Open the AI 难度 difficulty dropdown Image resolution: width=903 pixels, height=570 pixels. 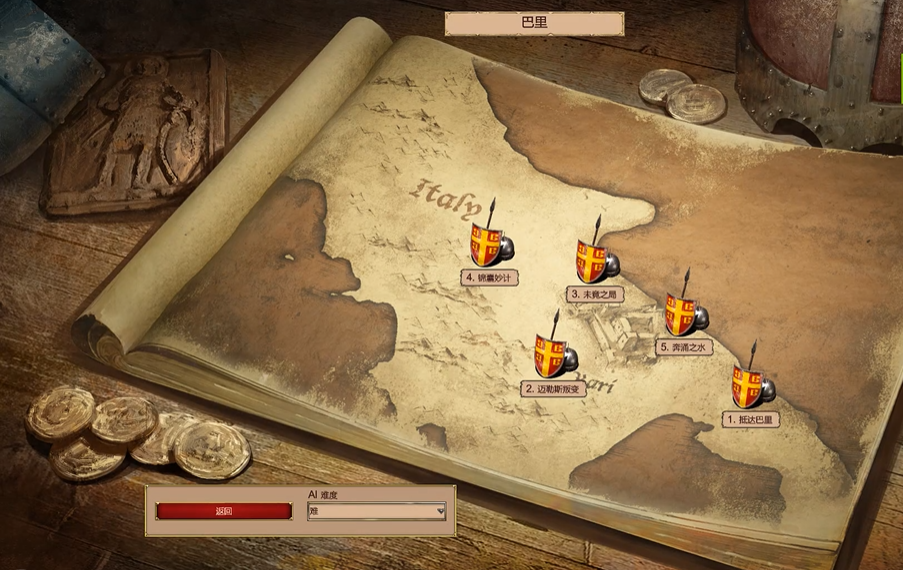(377, 511)
